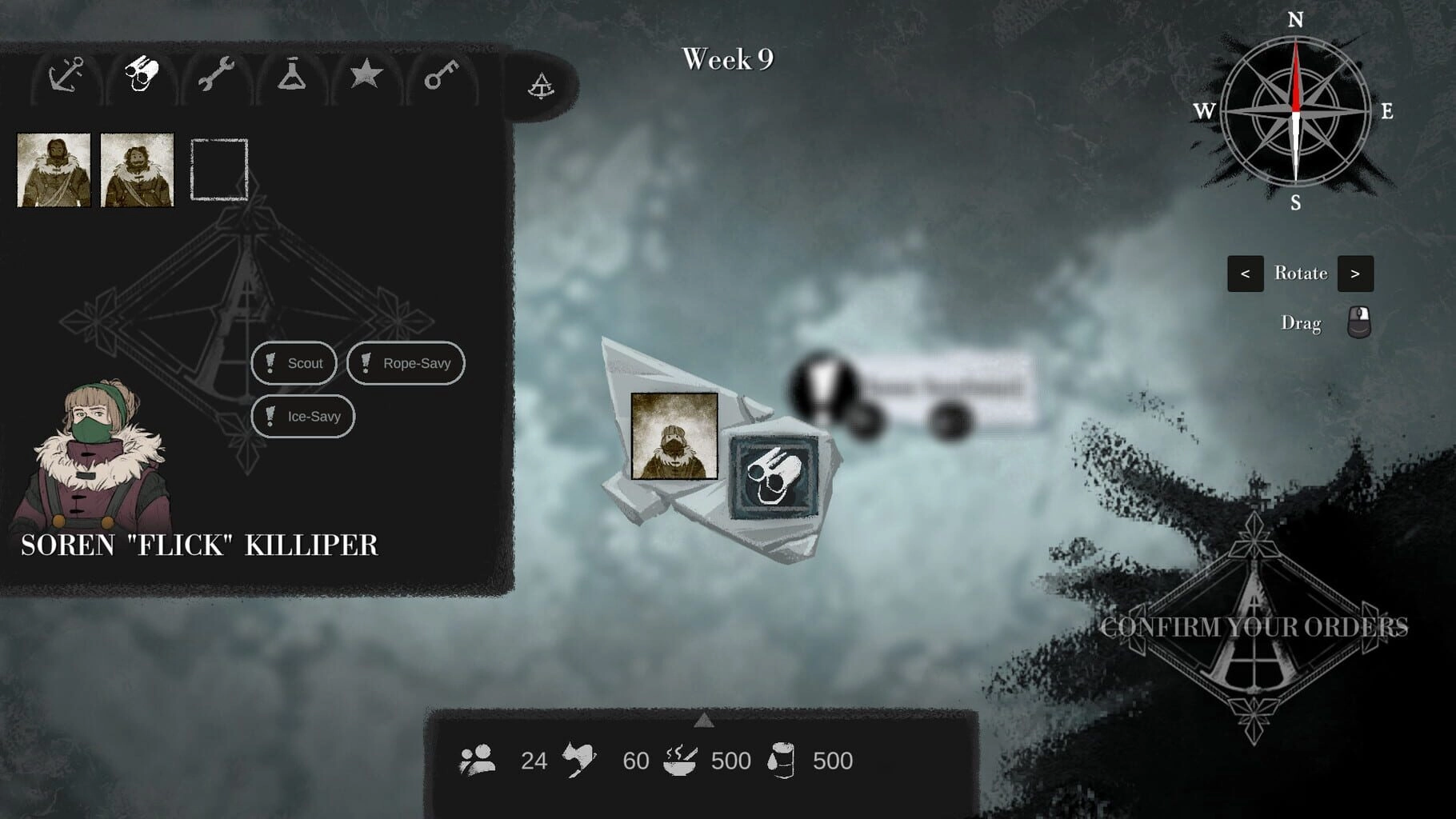Click the compass rose
This screenshot has height=819, width=1456.
[x=1295, y=110]
